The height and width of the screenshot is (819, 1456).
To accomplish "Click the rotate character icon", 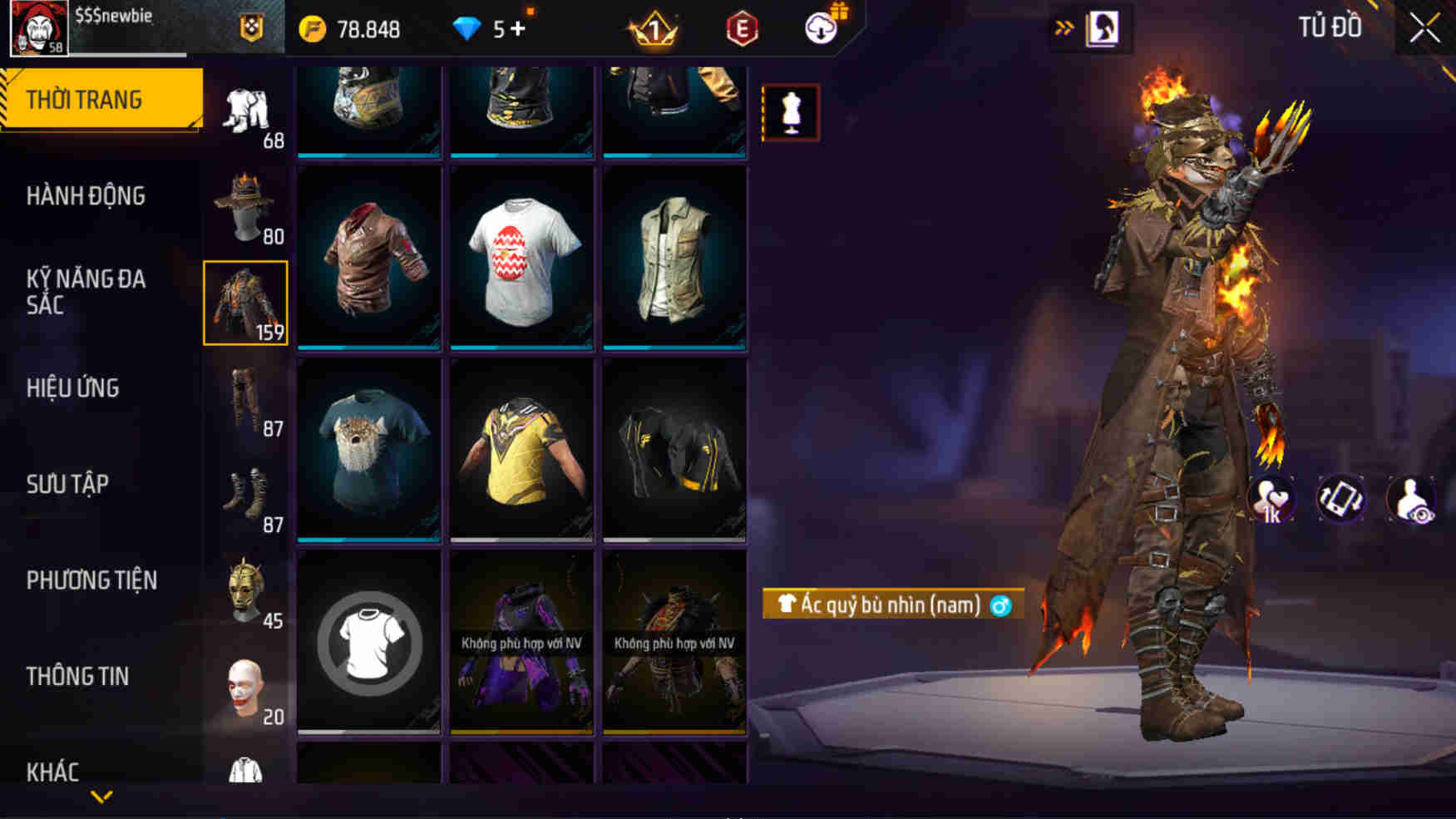I will coord(1341,497).
